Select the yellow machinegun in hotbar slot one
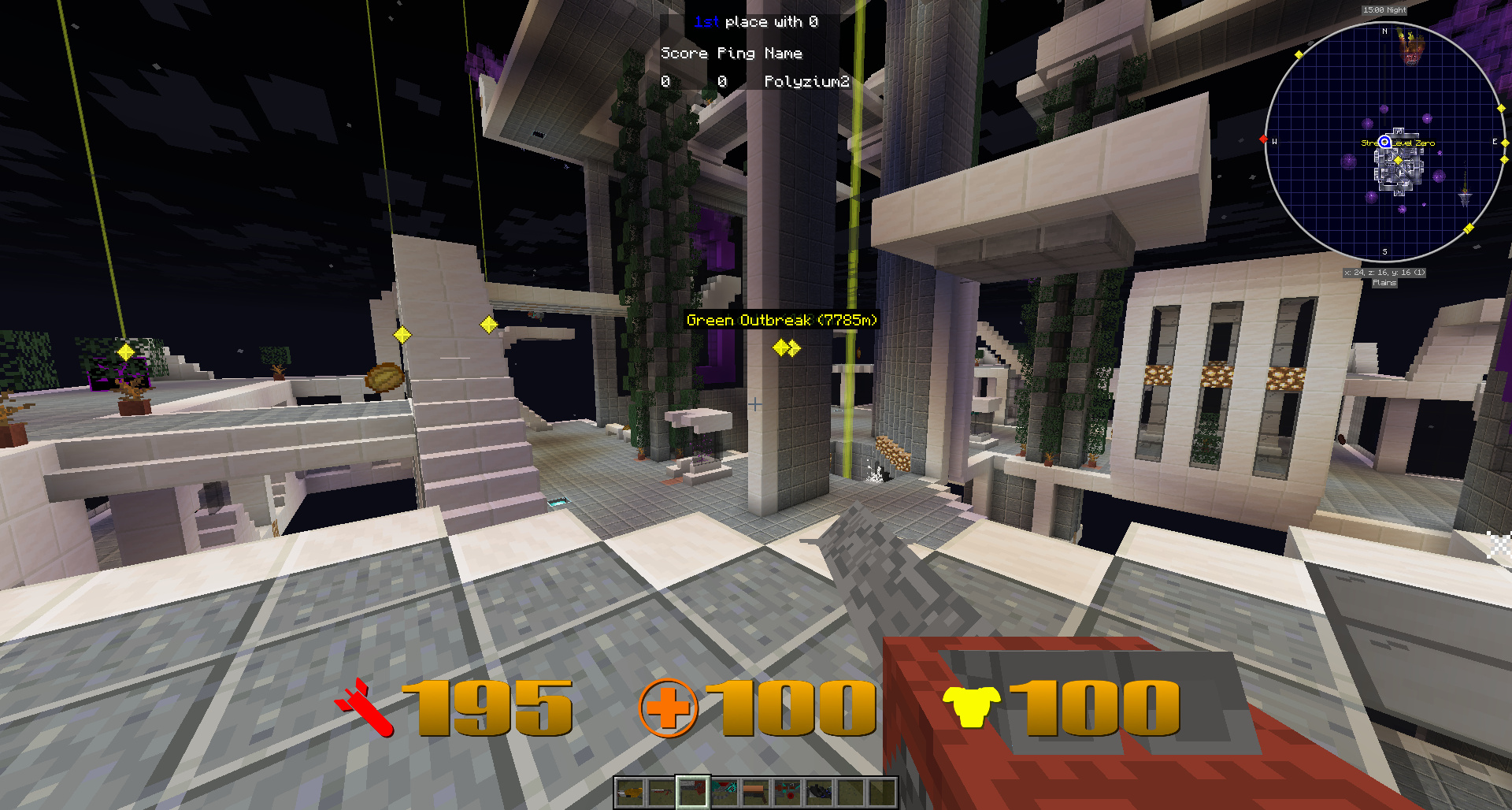The width and height of the screenshot is (1512, 810). (630, 793)
